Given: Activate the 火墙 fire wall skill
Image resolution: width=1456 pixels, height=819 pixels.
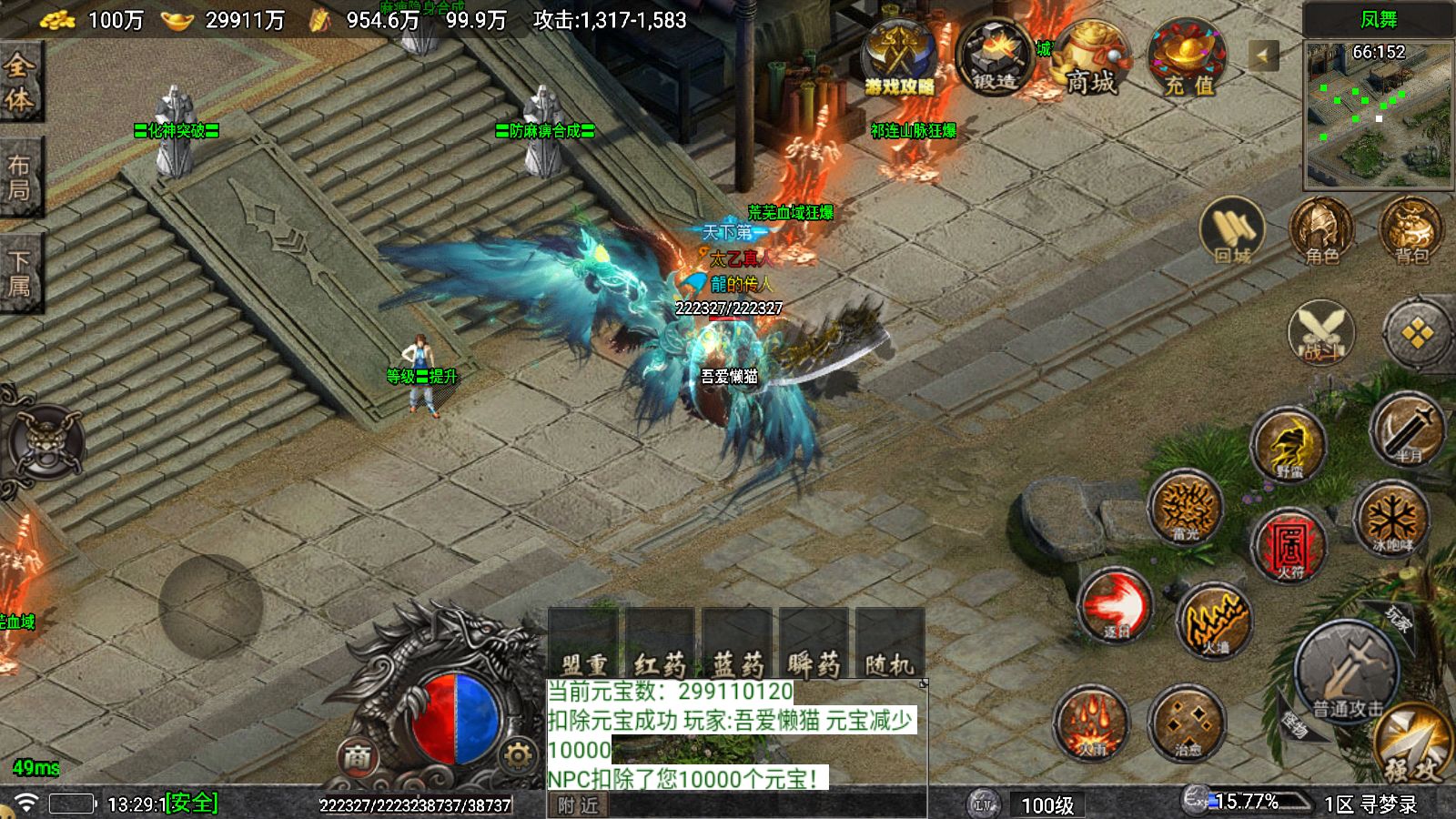Looking at the screenshot, I should pyautogui.click(x=1214, y=619).
